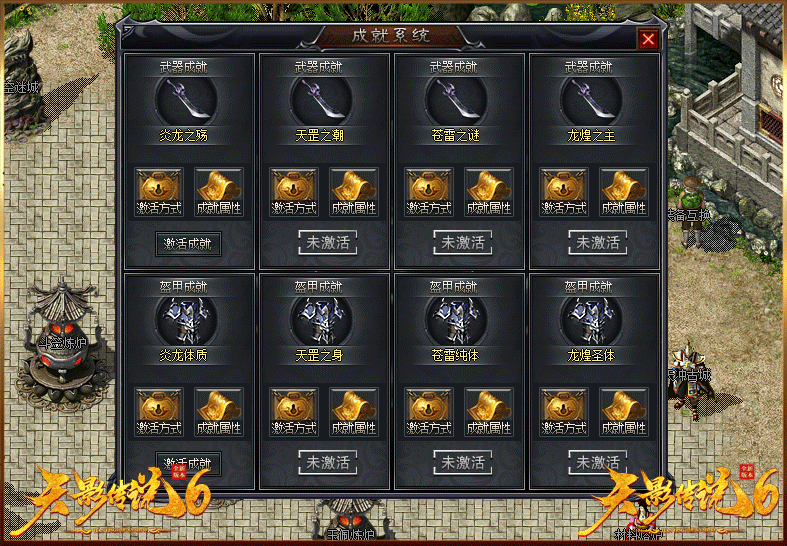Image resolution: width=787 pixels, height=546 pixels.
Task: Open 激活方式 for 龙煌之主
Action: tap(565, 191)
